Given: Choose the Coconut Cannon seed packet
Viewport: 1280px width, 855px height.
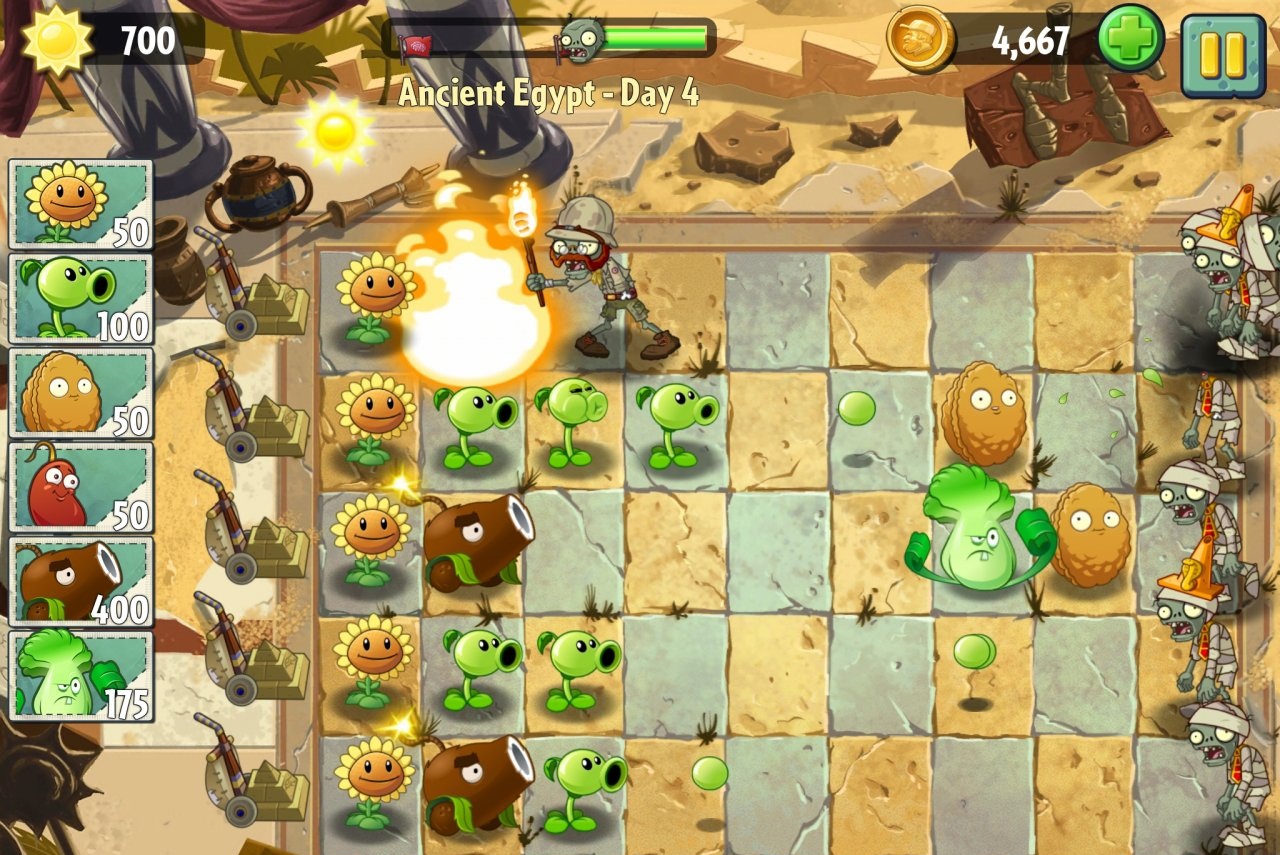Looking at the screenshot, I should point(81,581).
